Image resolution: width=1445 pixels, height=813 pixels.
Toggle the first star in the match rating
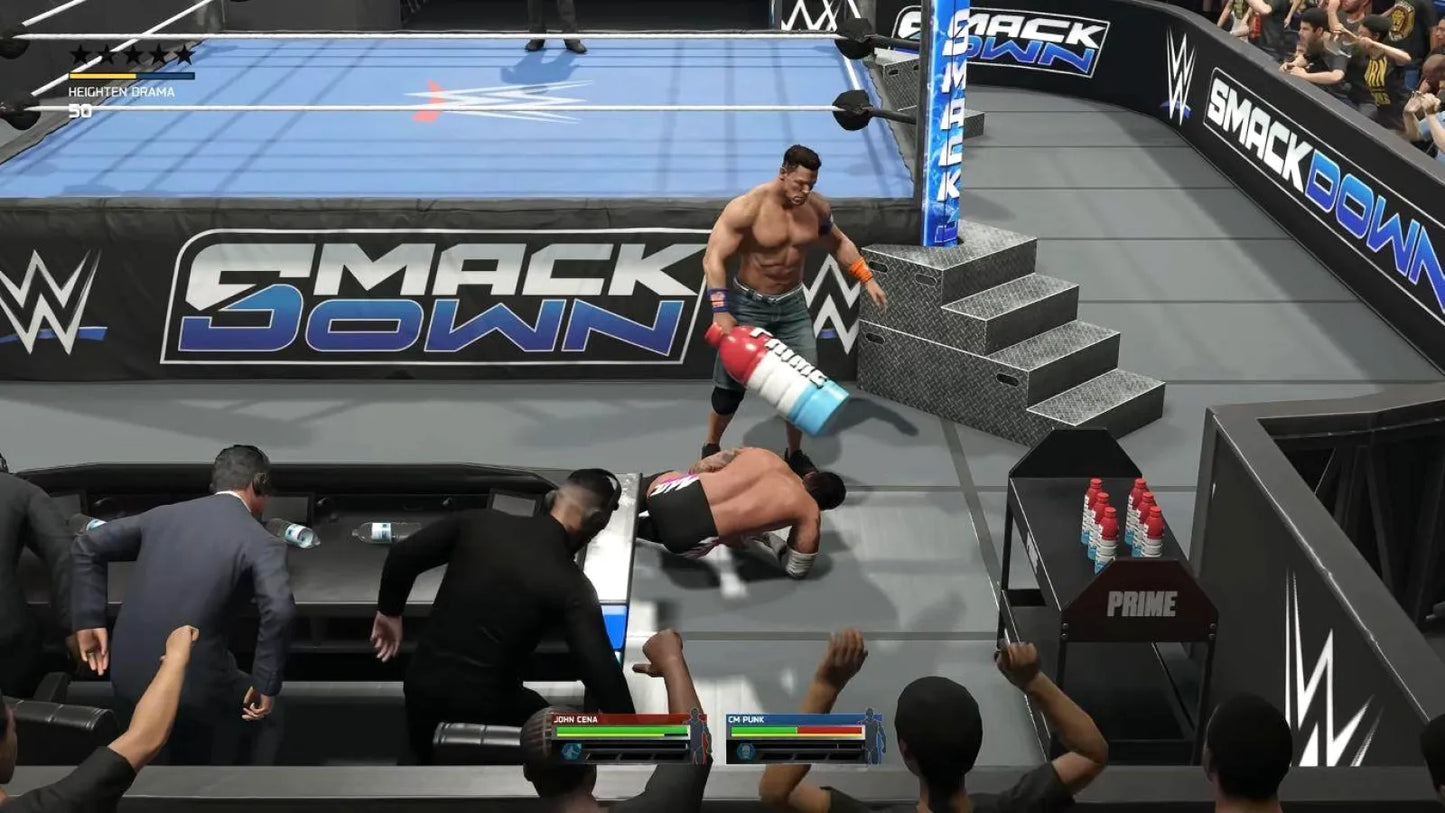80,53
